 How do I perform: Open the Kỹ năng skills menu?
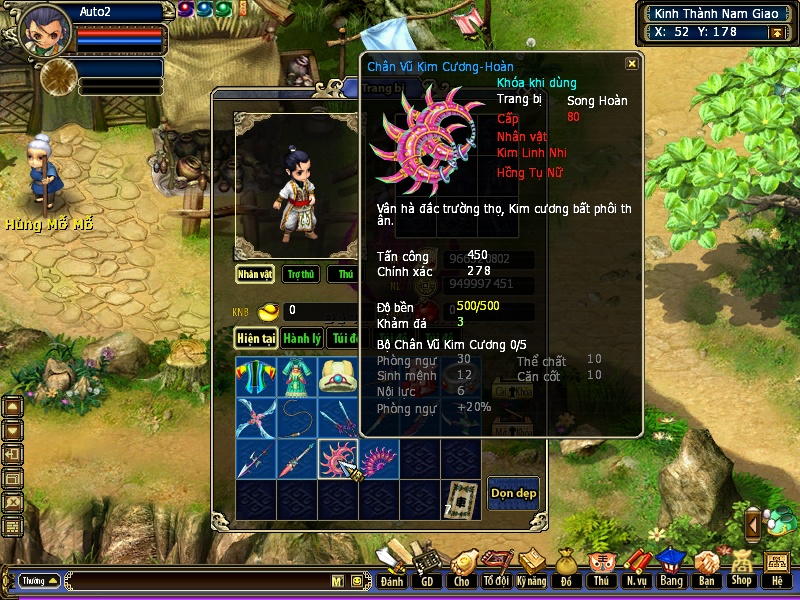[532, 569]
